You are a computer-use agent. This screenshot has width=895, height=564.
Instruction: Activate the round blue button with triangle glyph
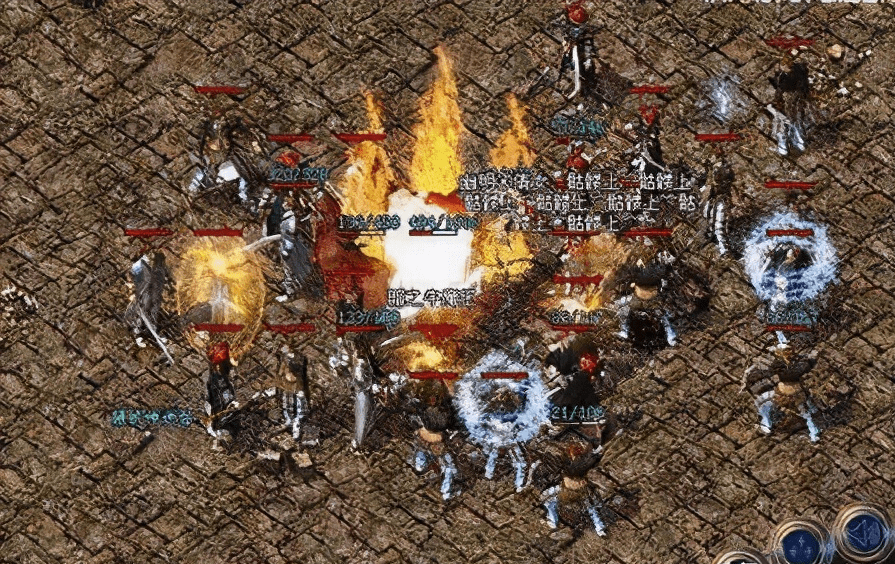862,533
